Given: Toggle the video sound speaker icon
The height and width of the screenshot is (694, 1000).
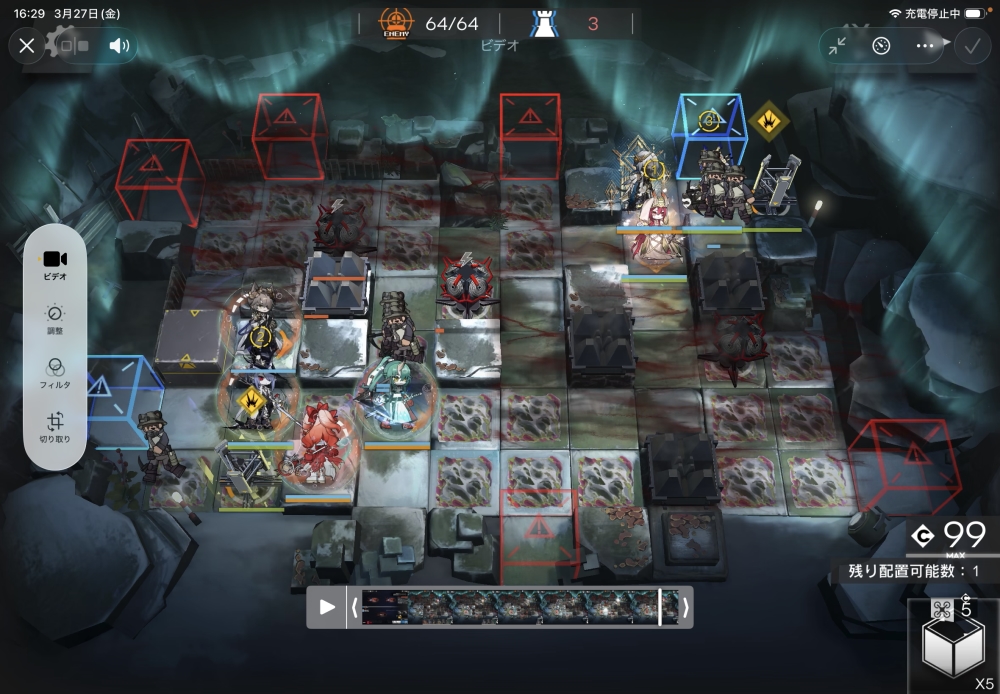Looking at the screenshot, I should pyautogui.click(x=120, y=45).
